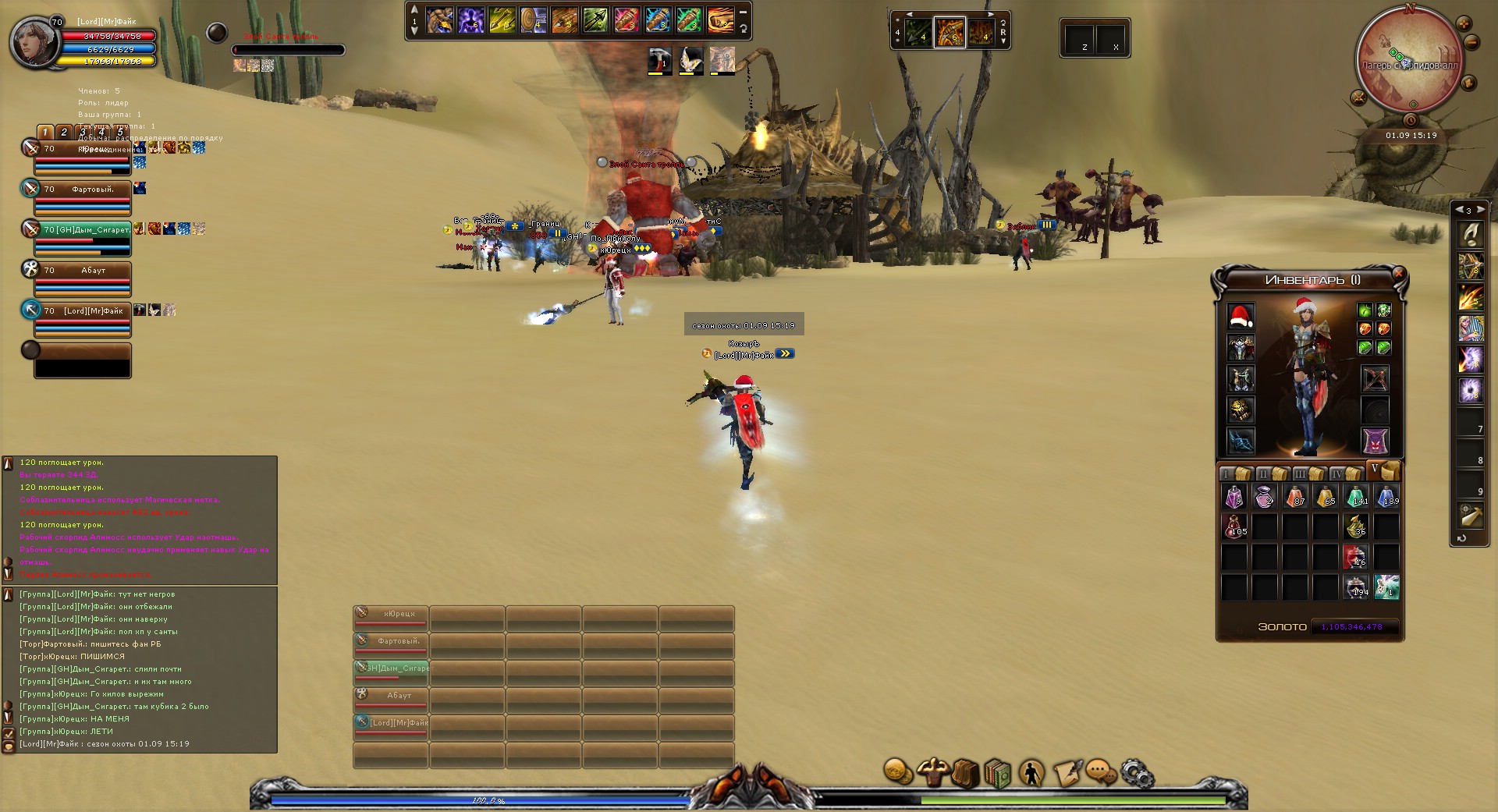Viewport: 1498px width, 812px height.
Task: Select the green potion stack of 141
Action: (1356, 496)
